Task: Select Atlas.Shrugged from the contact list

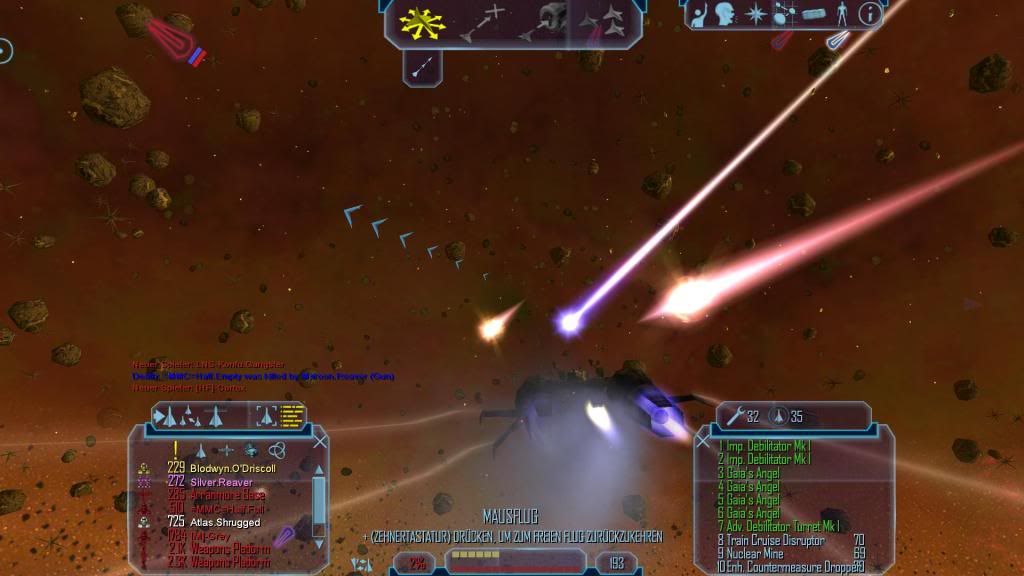Action: [224, 522]
